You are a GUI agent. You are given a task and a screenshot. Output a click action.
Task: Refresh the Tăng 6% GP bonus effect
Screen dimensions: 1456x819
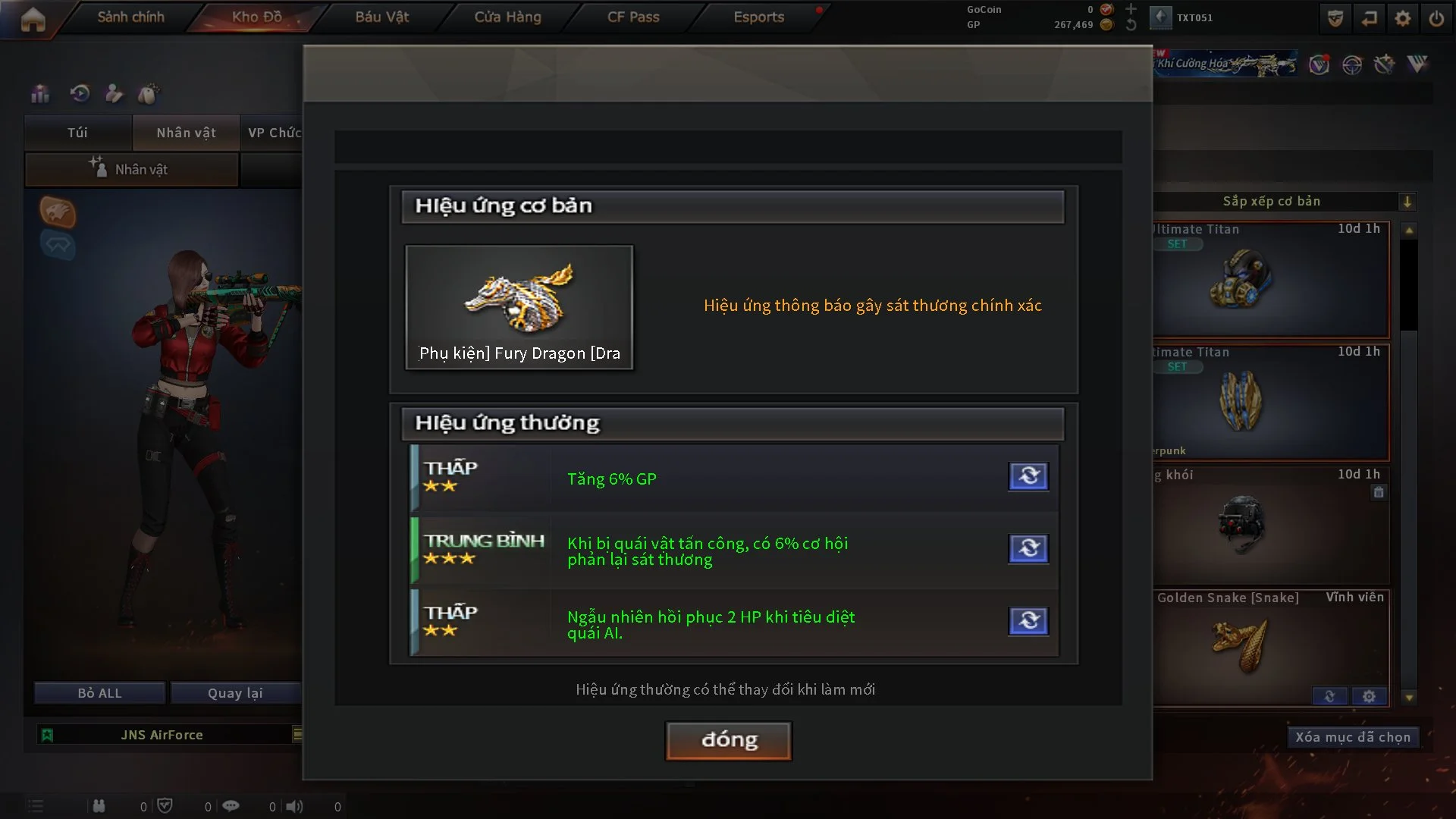tap(1028, 476)
